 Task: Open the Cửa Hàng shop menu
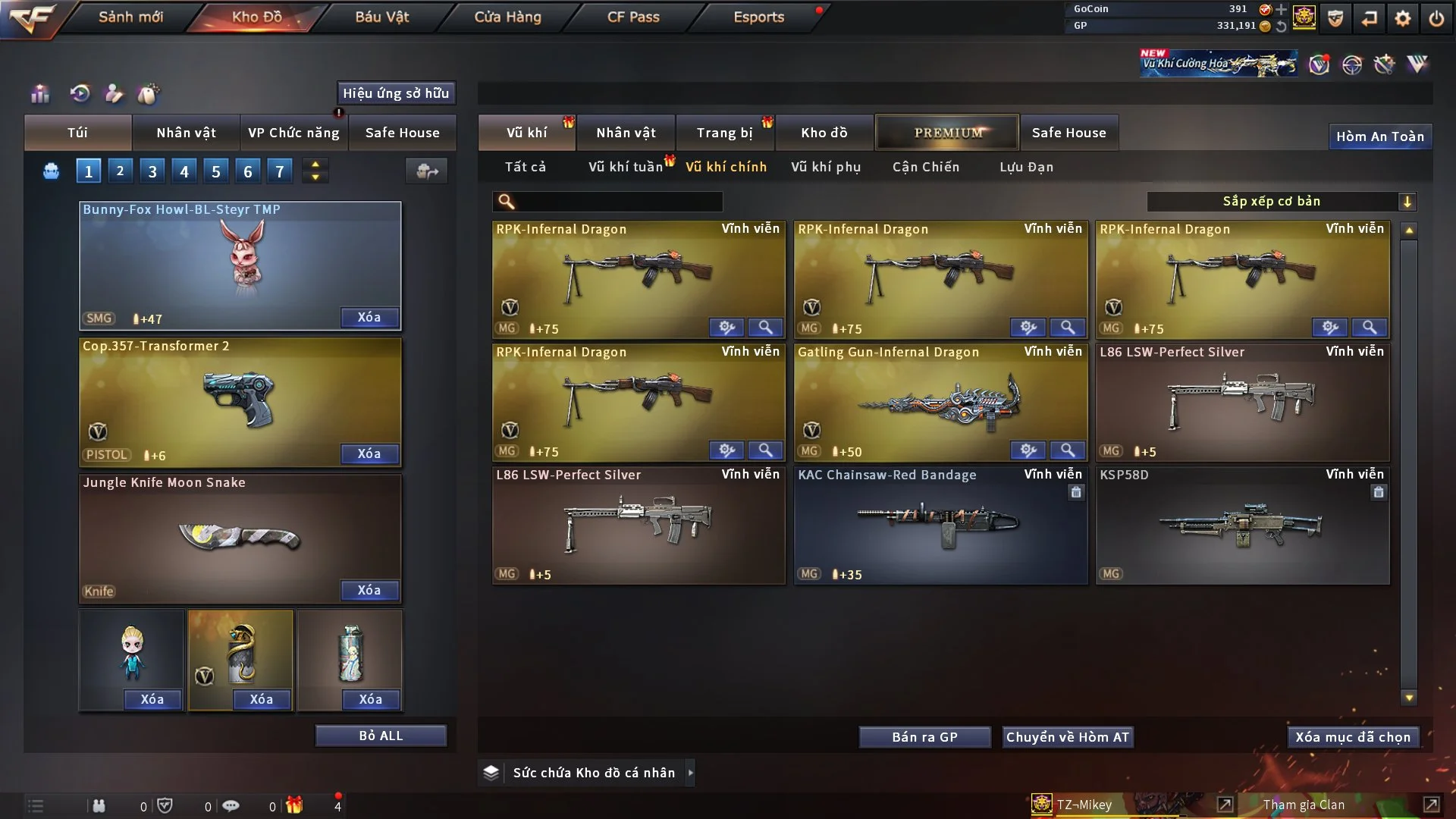tap(507, 17)
